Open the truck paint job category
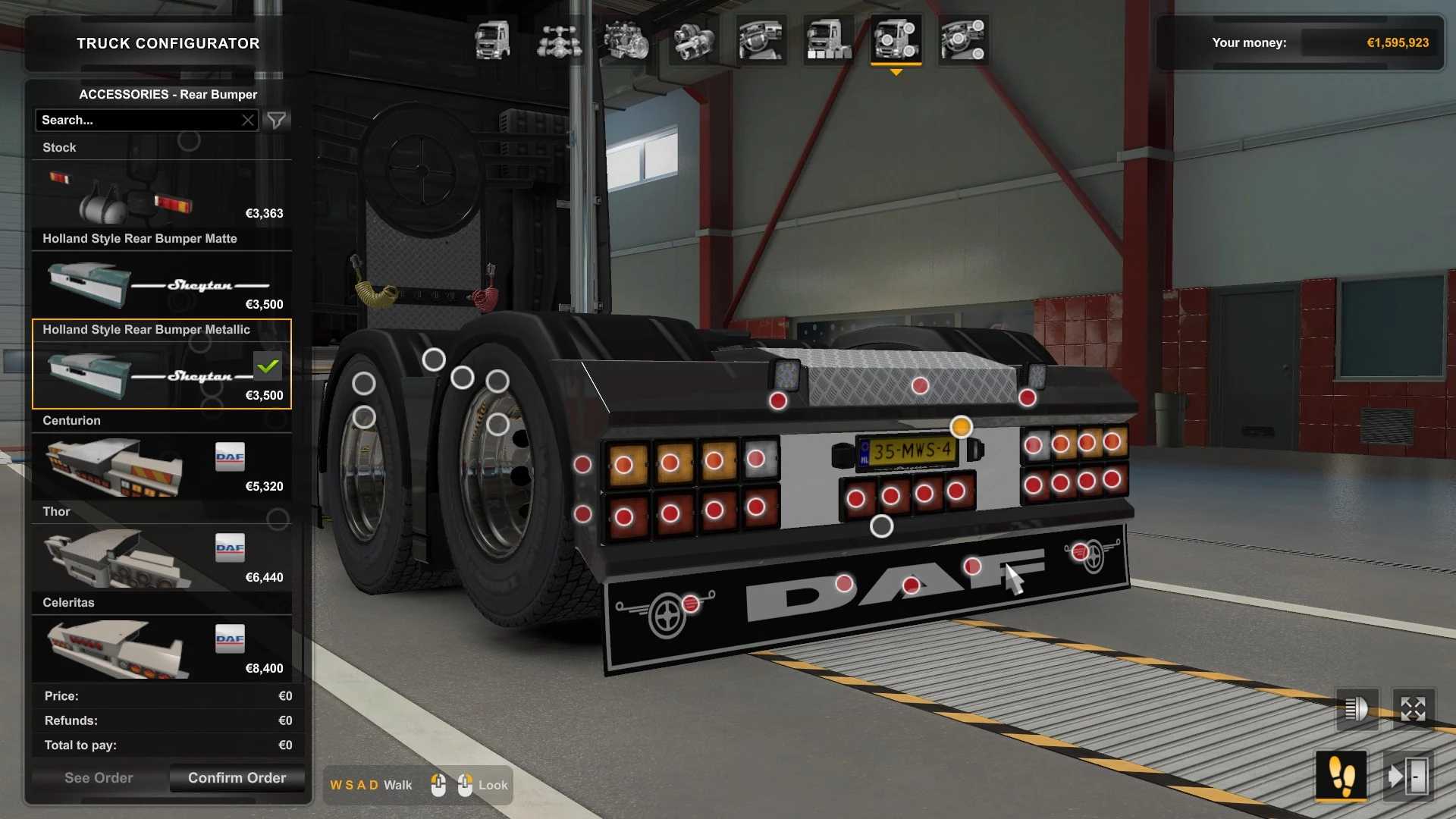Image resolution: width=1456 pixels, height=819 pixels. pyautogui.click(x=828, y=40)
